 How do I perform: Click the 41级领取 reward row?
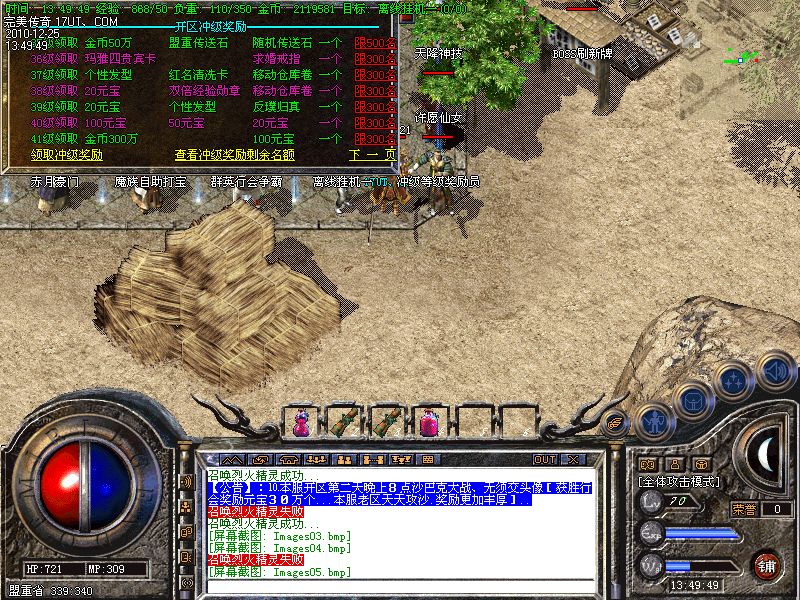click(x=54, y=138)
